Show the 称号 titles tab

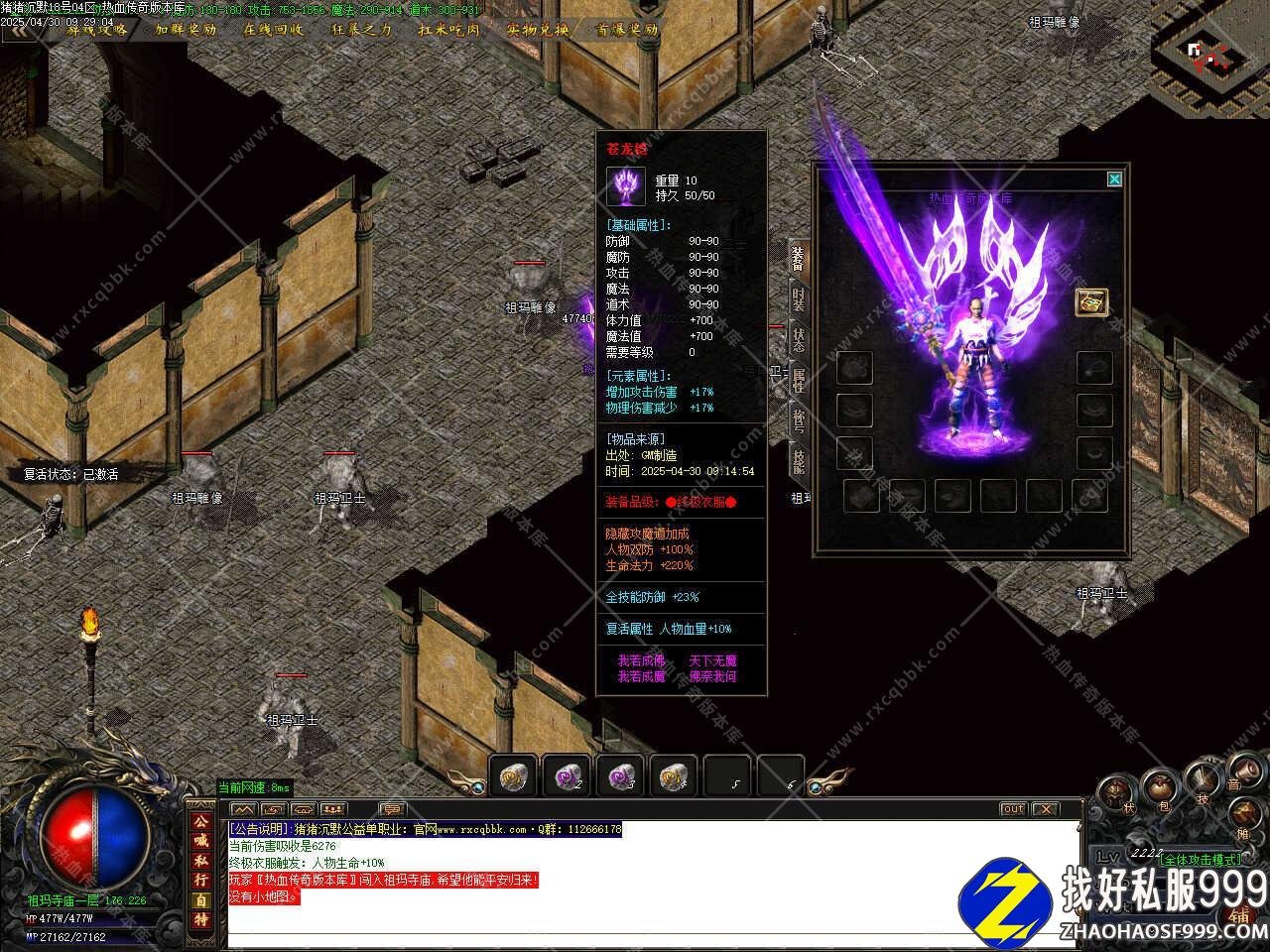pos(799,419)
